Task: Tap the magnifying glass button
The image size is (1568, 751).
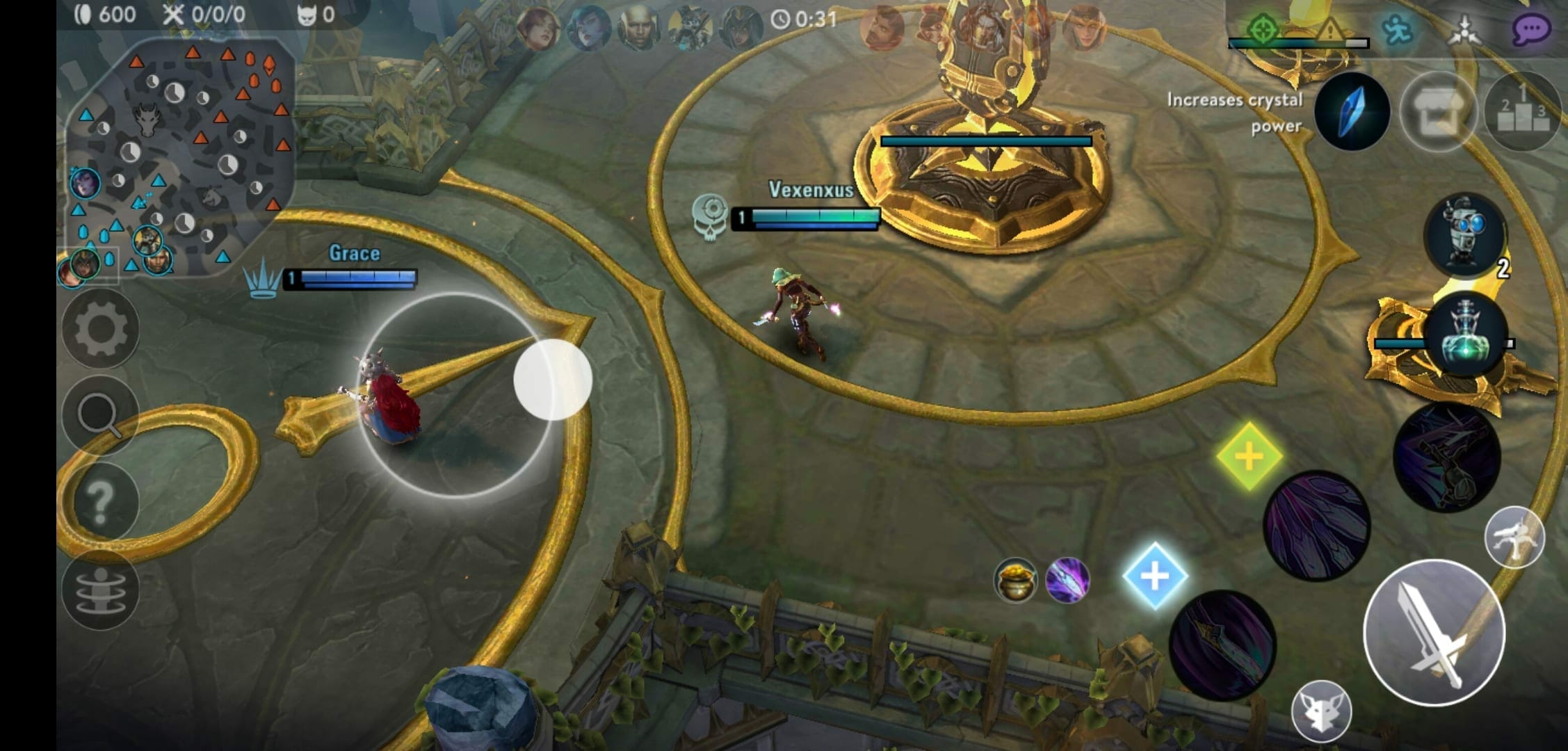Action: (x=101, y=415)
